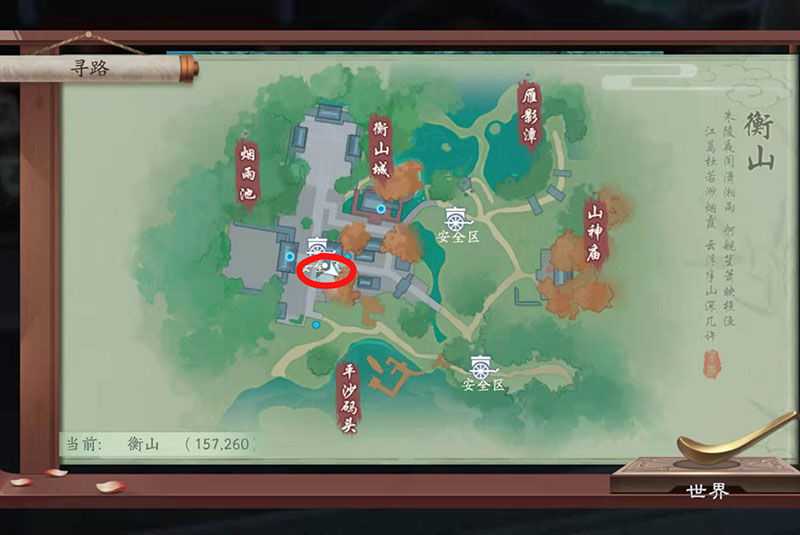Select the 平沙码头 dock label

point(349,397)
